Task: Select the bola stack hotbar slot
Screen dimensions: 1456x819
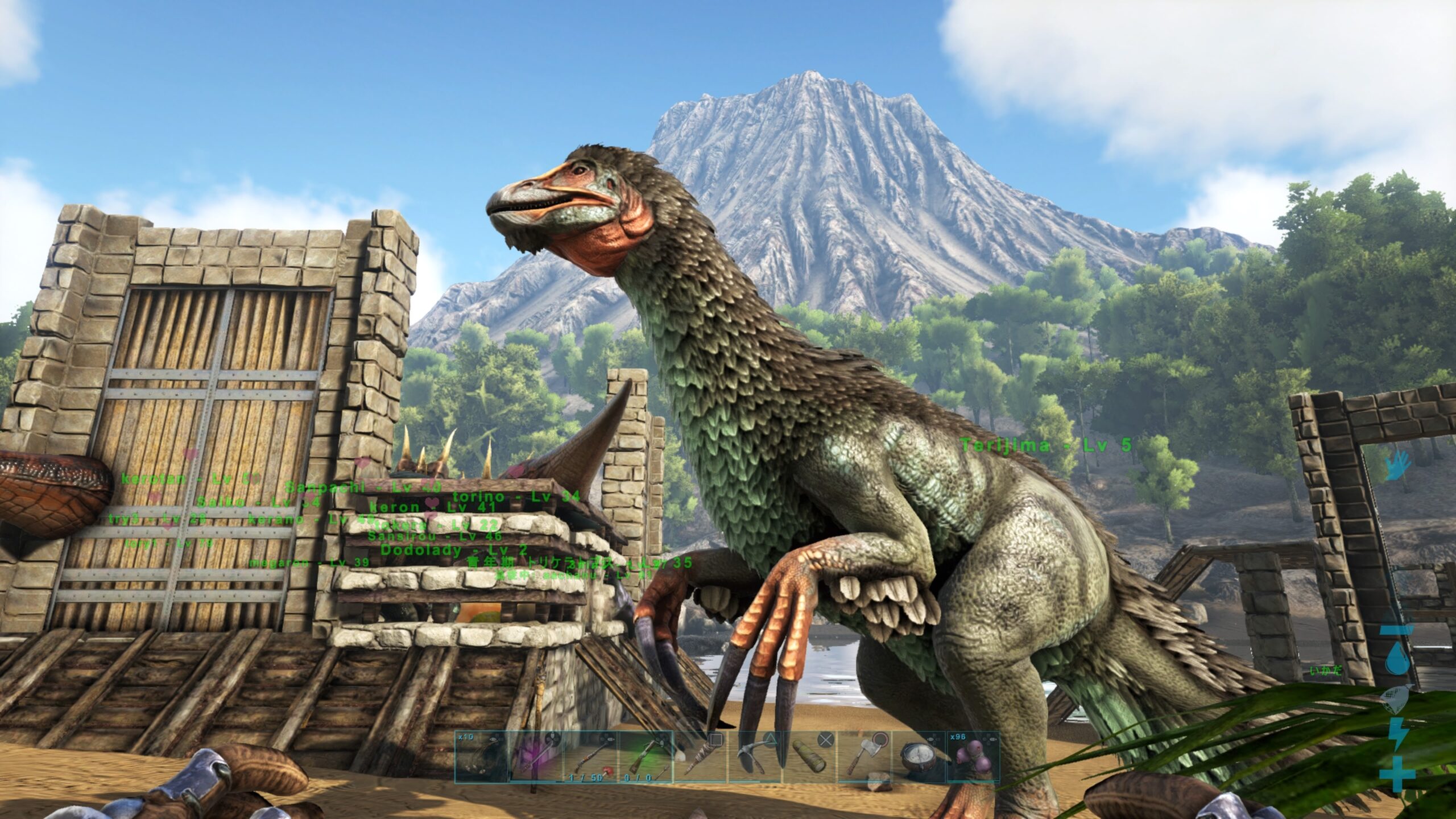Action: pyautogui.click(x=481, y=756)
